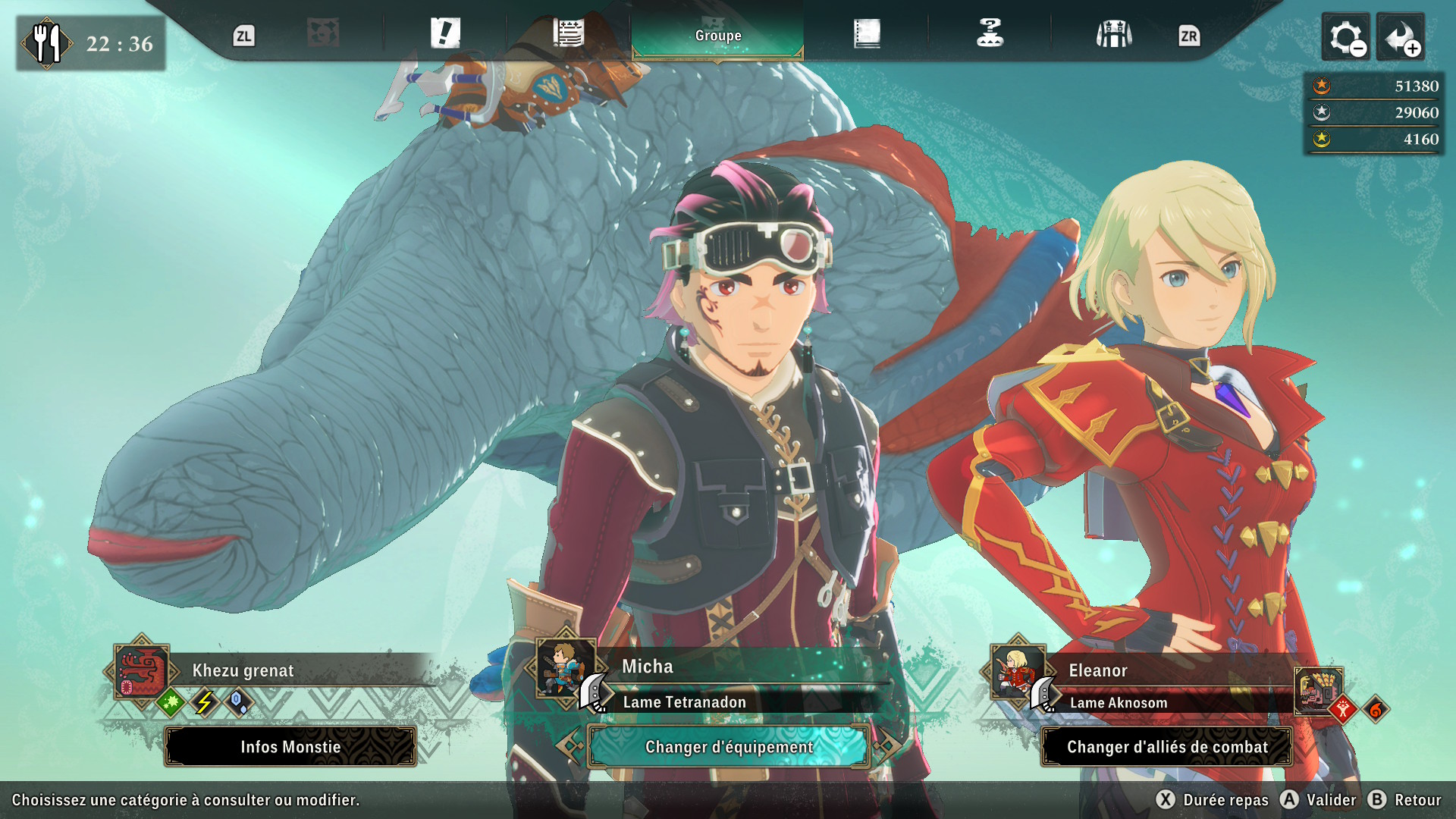Viewport: 1456px width, 819px height.
Task: Select Changer d'équipement for Micha
Action: (x=729, y=747)
